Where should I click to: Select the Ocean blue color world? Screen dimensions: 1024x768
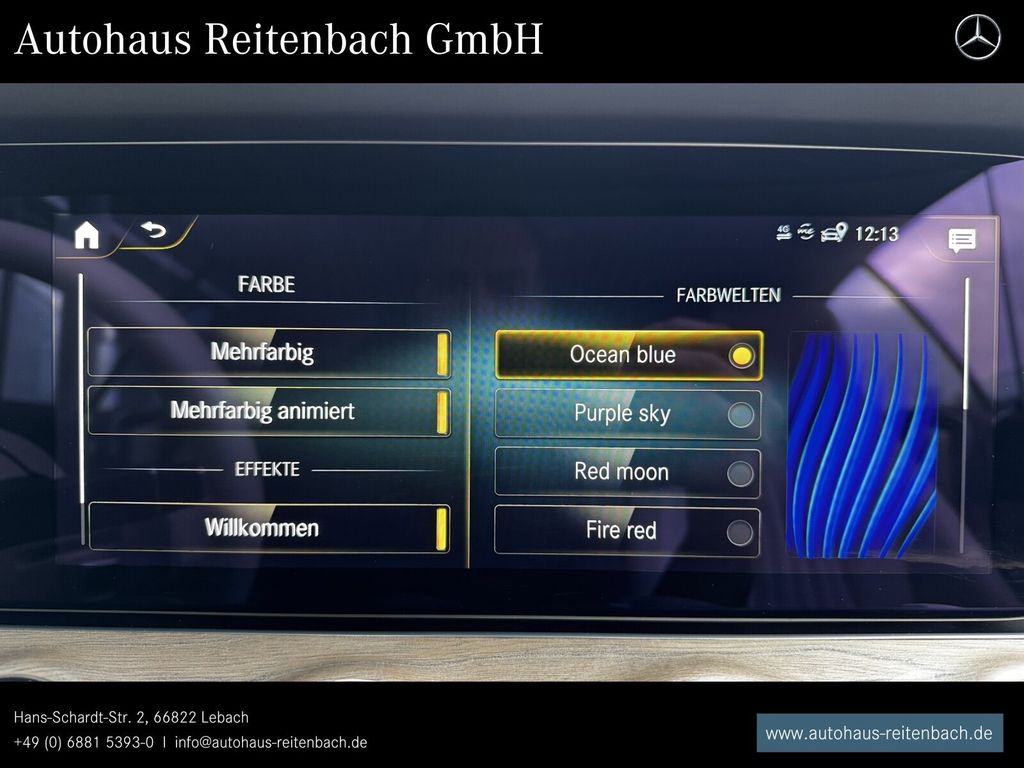(628, 355)
